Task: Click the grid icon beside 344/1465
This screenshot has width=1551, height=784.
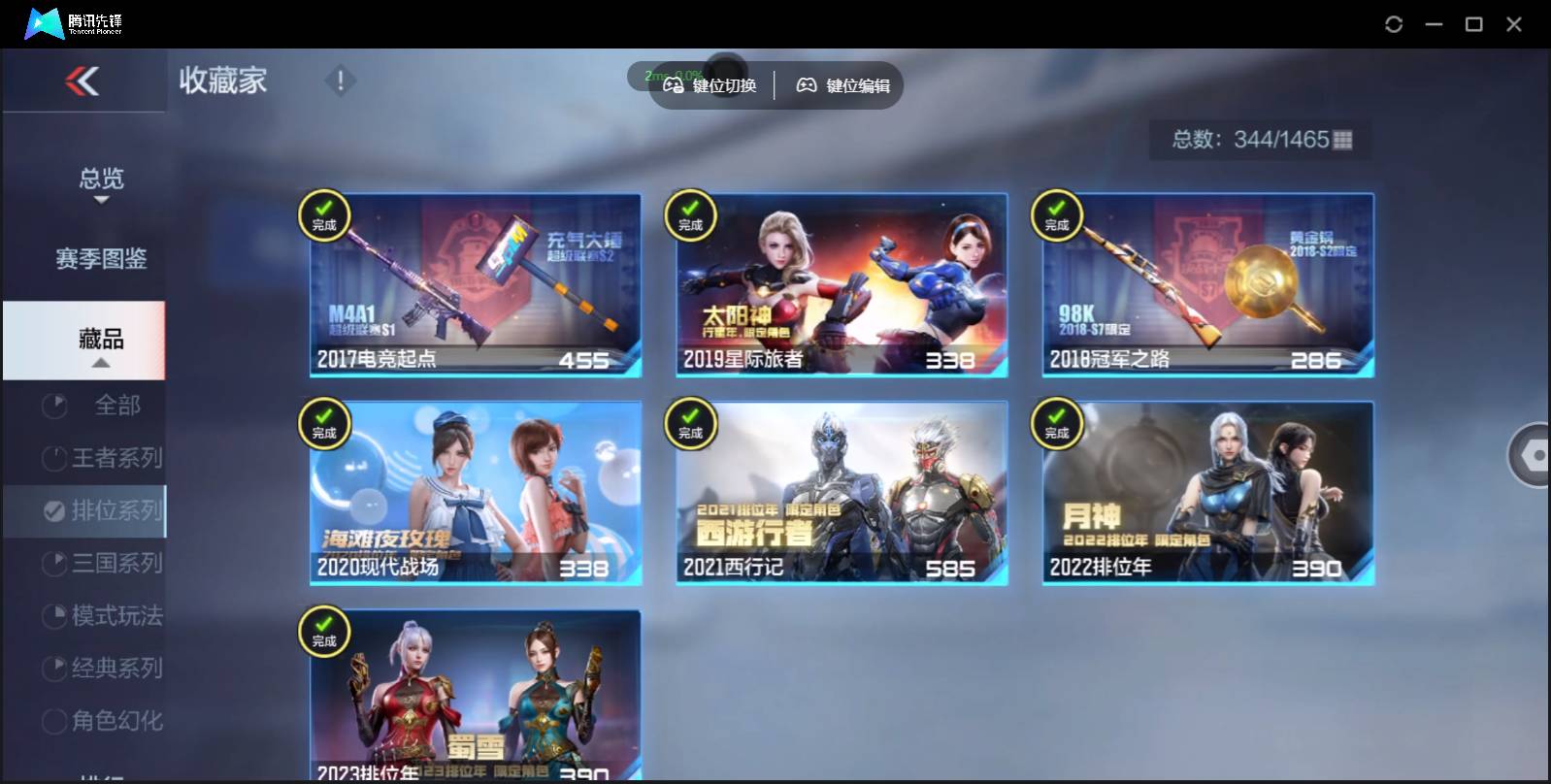Action: 1344,140
